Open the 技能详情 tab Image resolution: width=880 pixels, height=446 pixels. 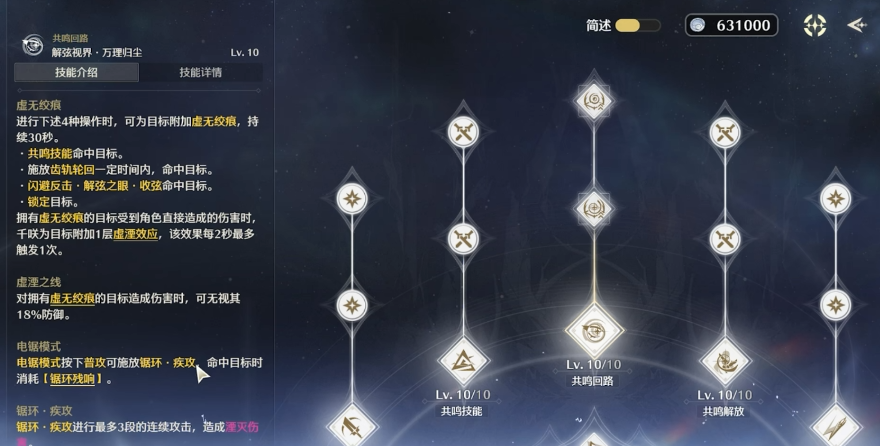[200, 72]
